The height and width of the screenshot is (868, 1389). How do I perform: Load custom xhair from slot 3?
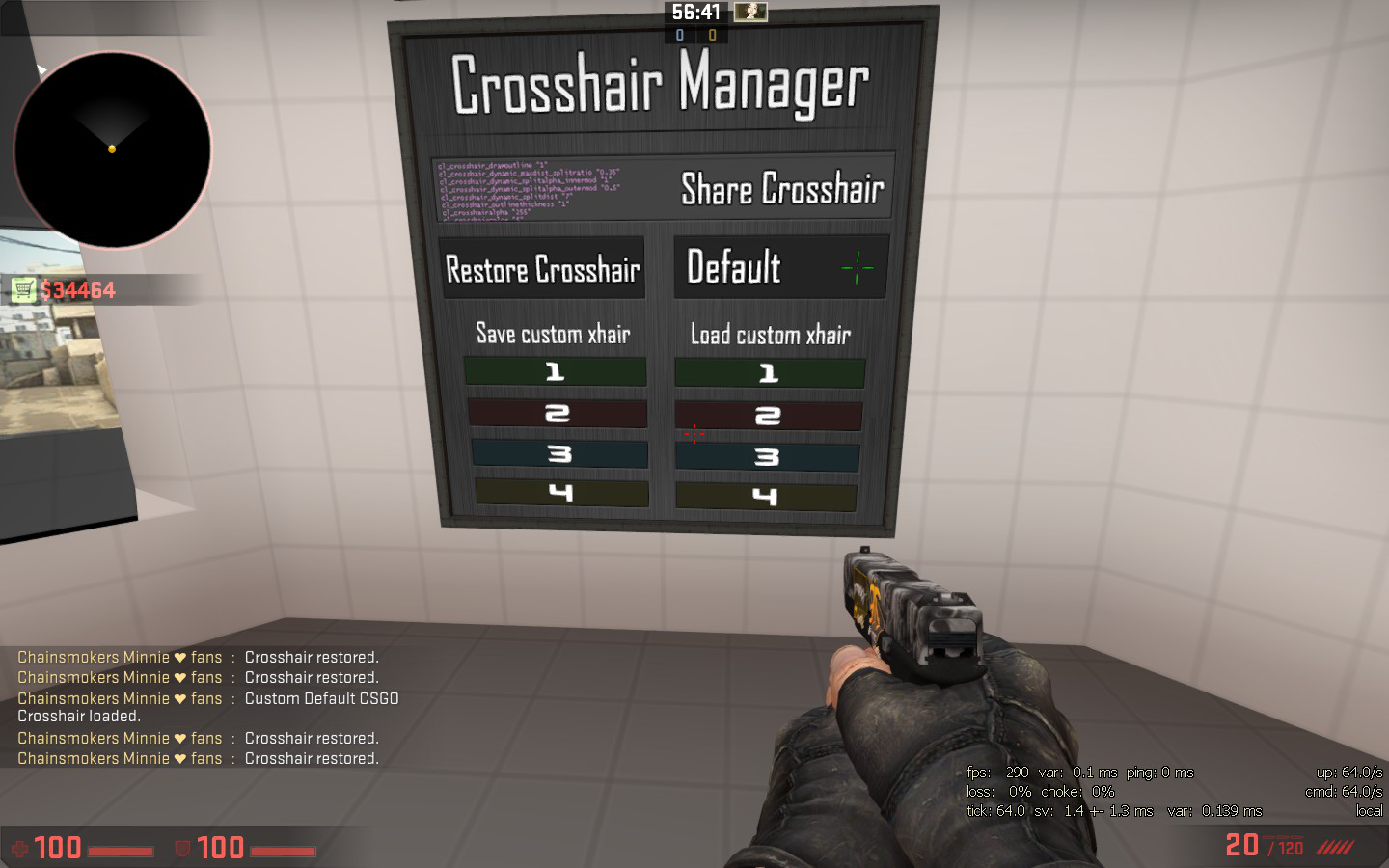coord(767,456)
